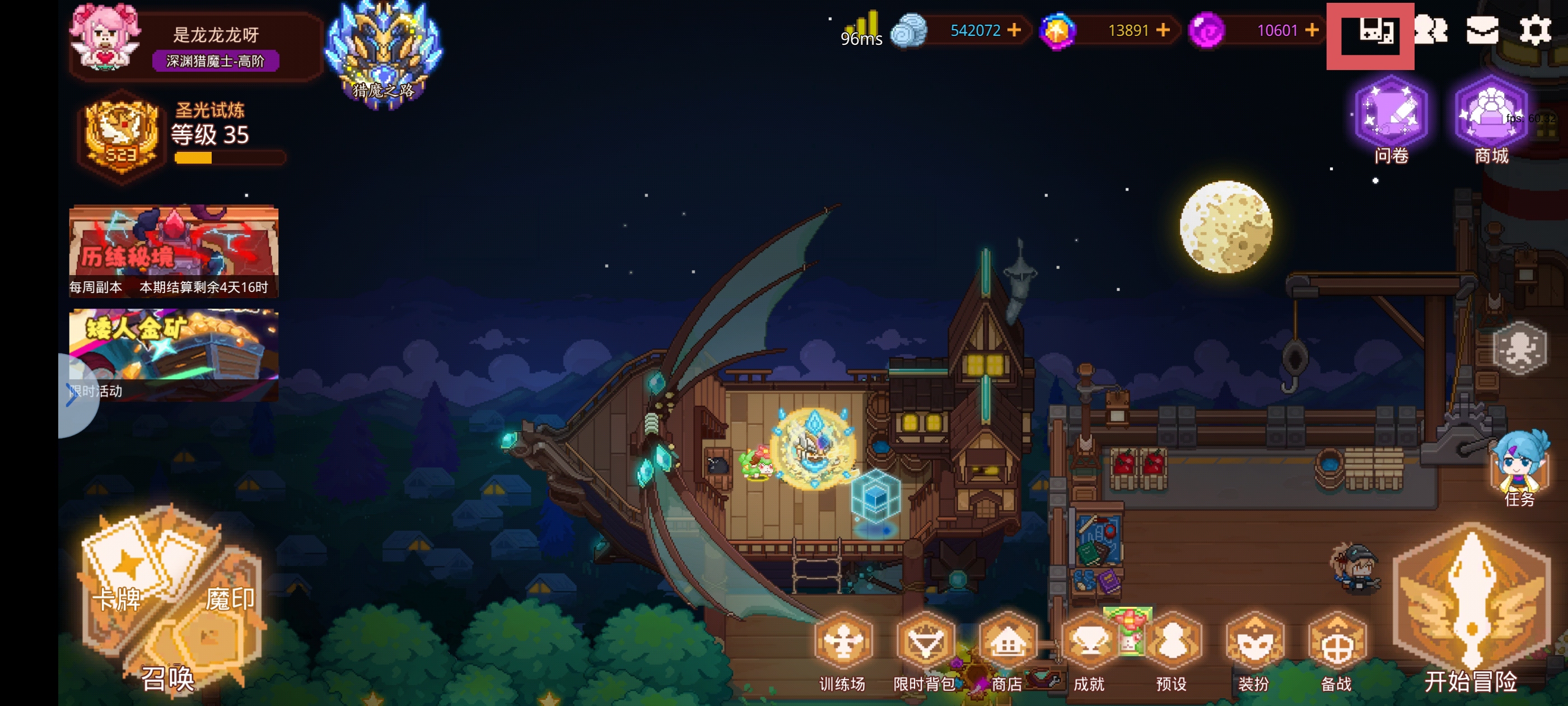1568x706 pixels.
Task: Open the 商城 store
Action: pos(1491,119)
